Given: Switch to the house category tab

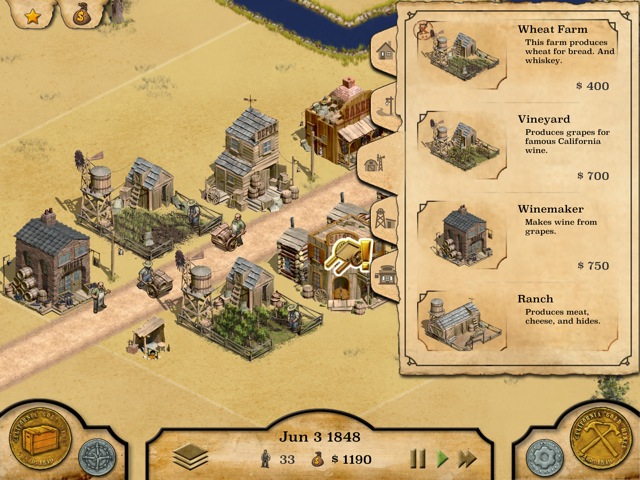Looking at the screenshot, I should (386, 49).
